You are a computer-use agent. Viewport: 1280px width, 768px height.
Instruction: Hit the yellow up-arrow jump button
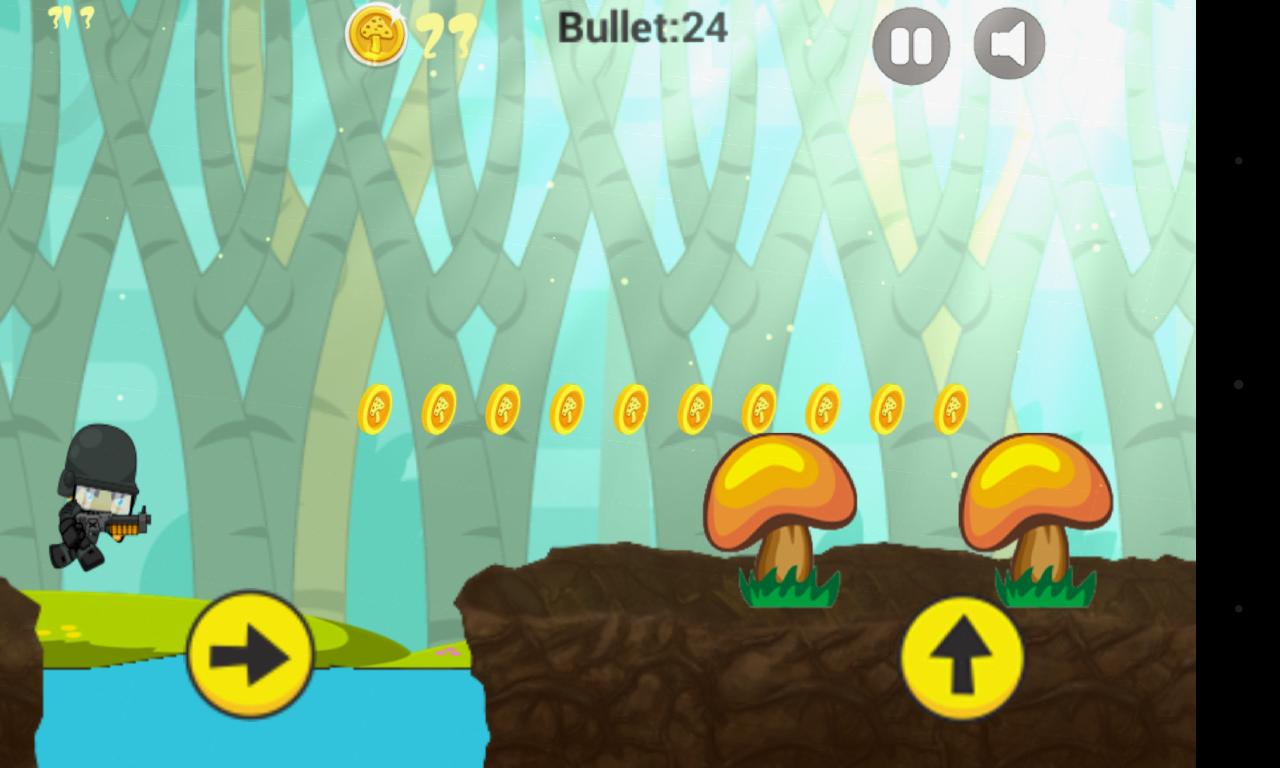click(962, 658)
